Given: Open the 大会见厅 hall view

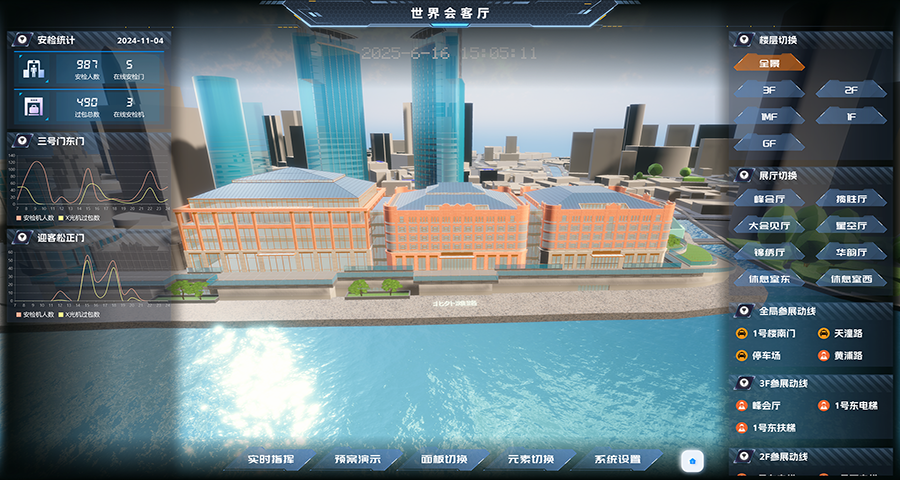Looking at the screenshot, I should tap(769, 226).
